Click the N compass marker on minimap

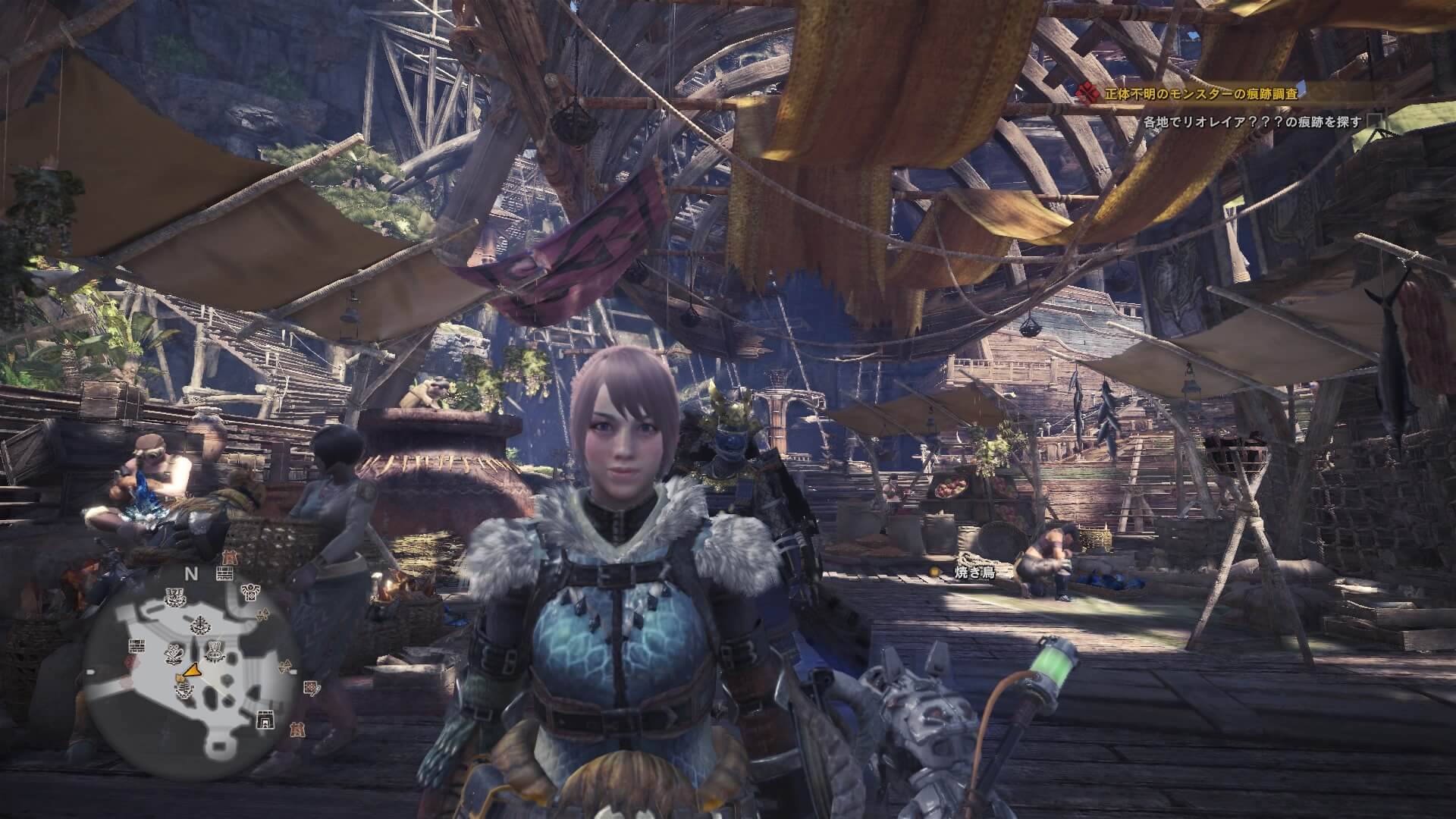191,574
